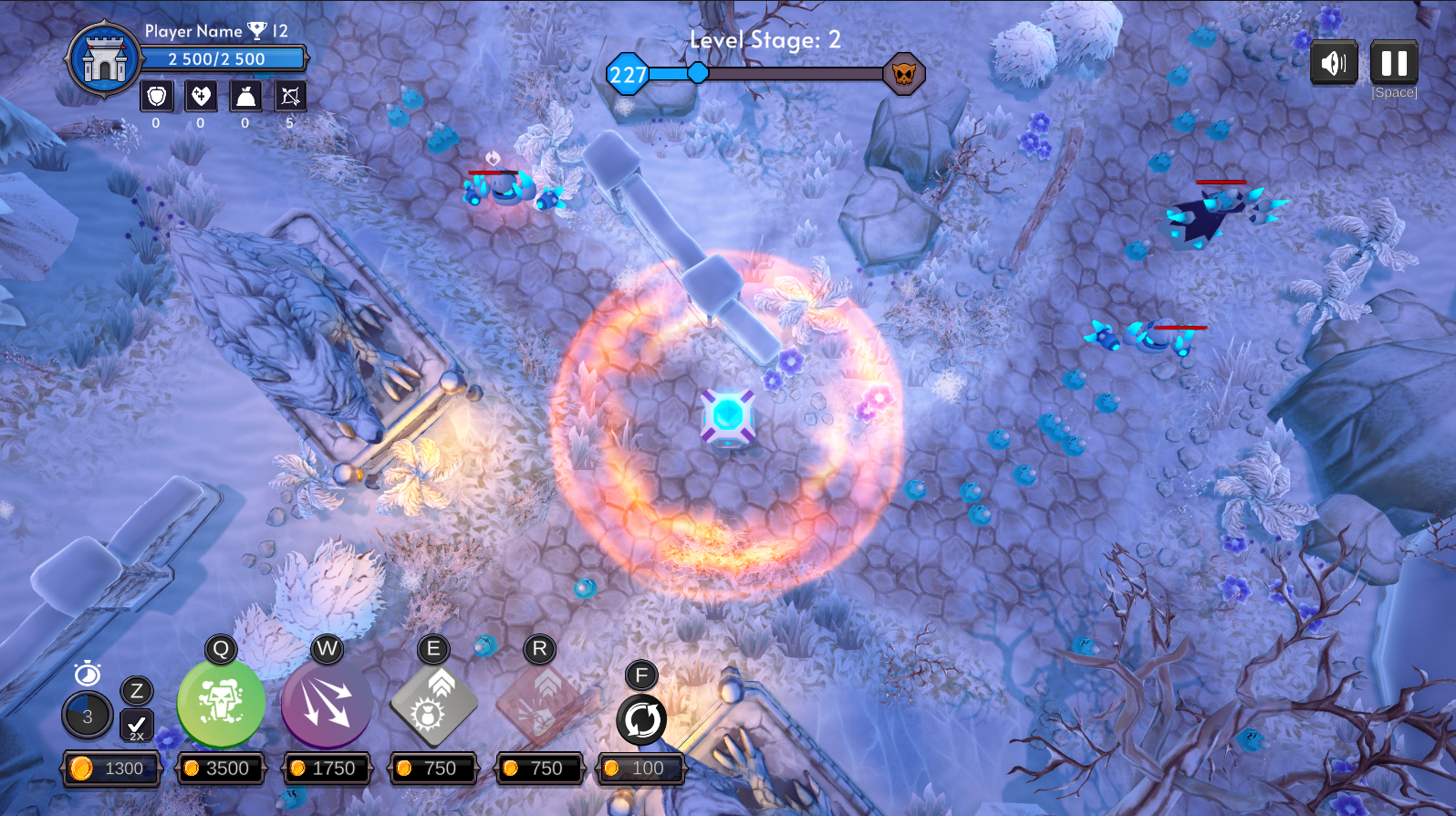Image resolution: width=1456 pixels, height=816 pixels.
Task: Click the castle emblem portrait
Action: click(x=105, y=59)
